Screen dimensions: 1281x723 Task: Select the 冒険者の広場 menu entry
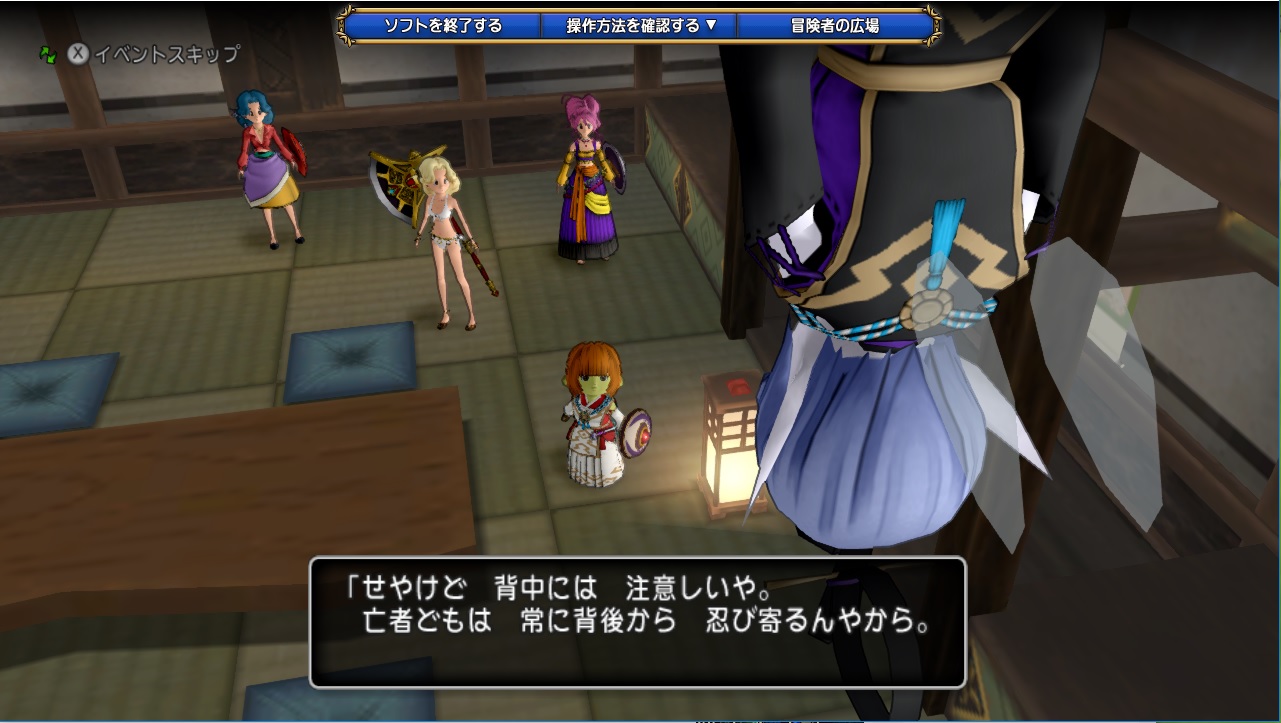(835, 27)
